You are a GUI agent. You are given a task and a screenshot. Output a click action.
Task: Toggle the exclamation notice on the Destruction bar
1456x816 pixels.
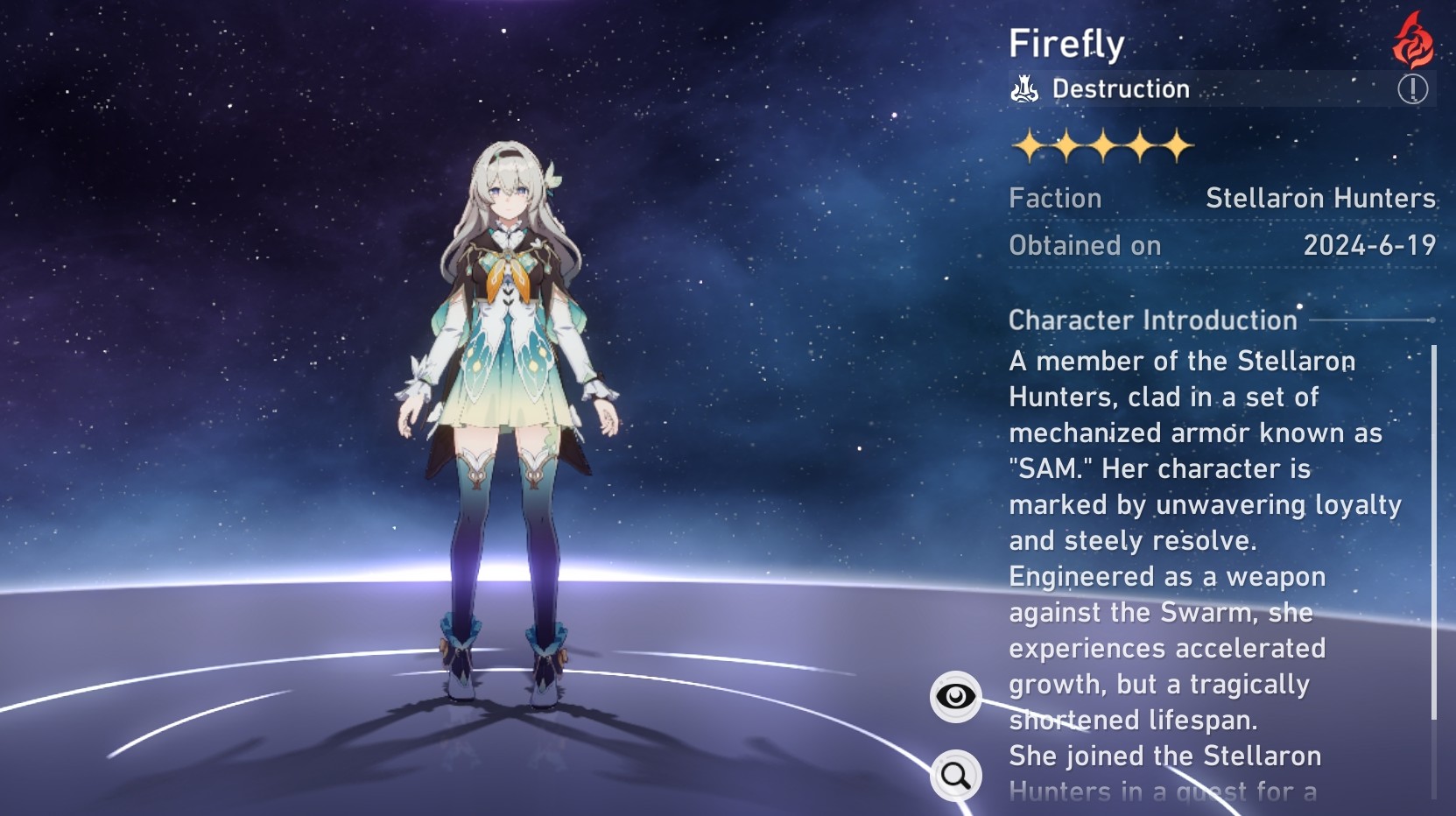(x=1413, y=88)
